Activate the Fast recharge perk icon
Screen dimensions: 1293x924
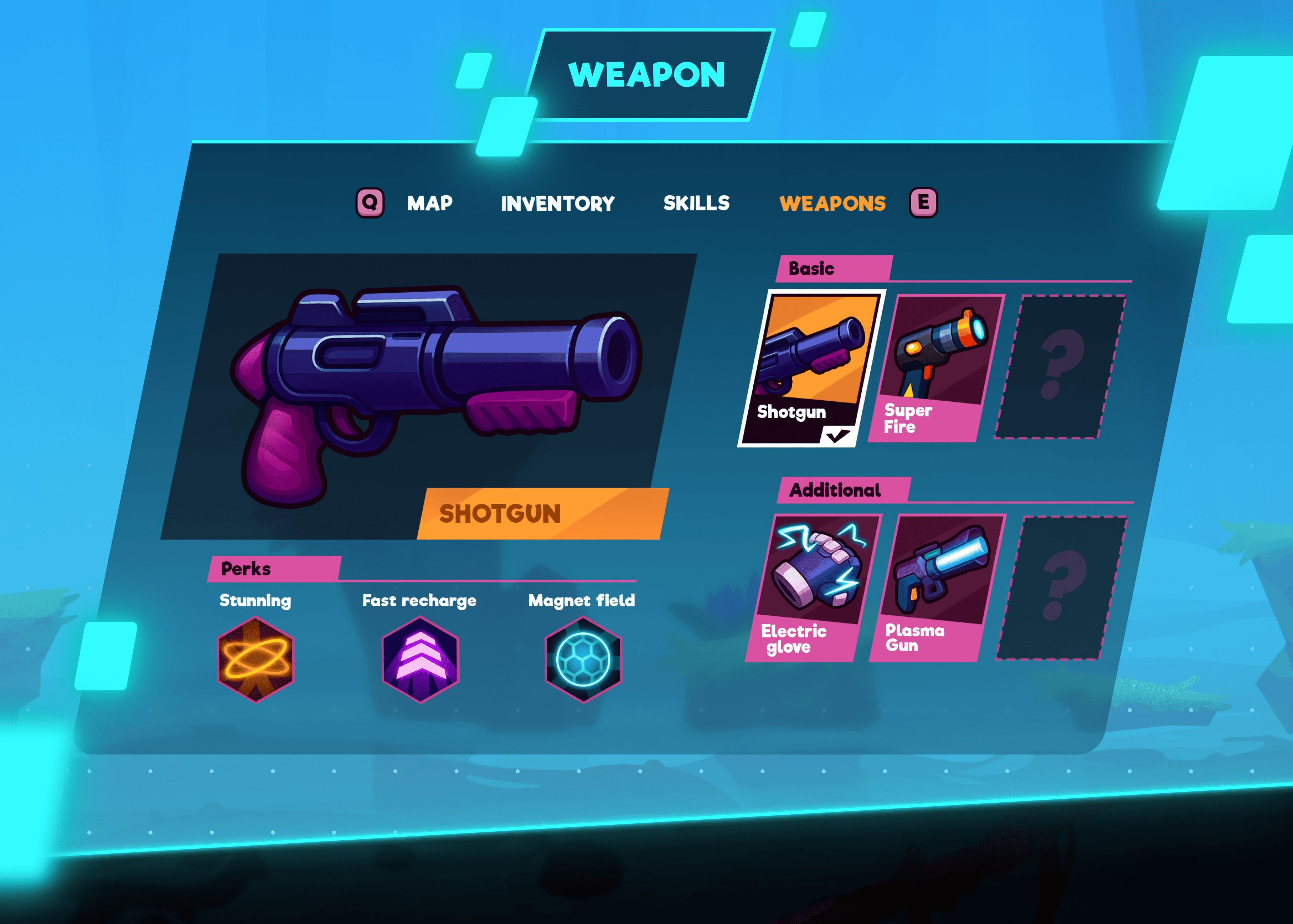click(420, 660)
